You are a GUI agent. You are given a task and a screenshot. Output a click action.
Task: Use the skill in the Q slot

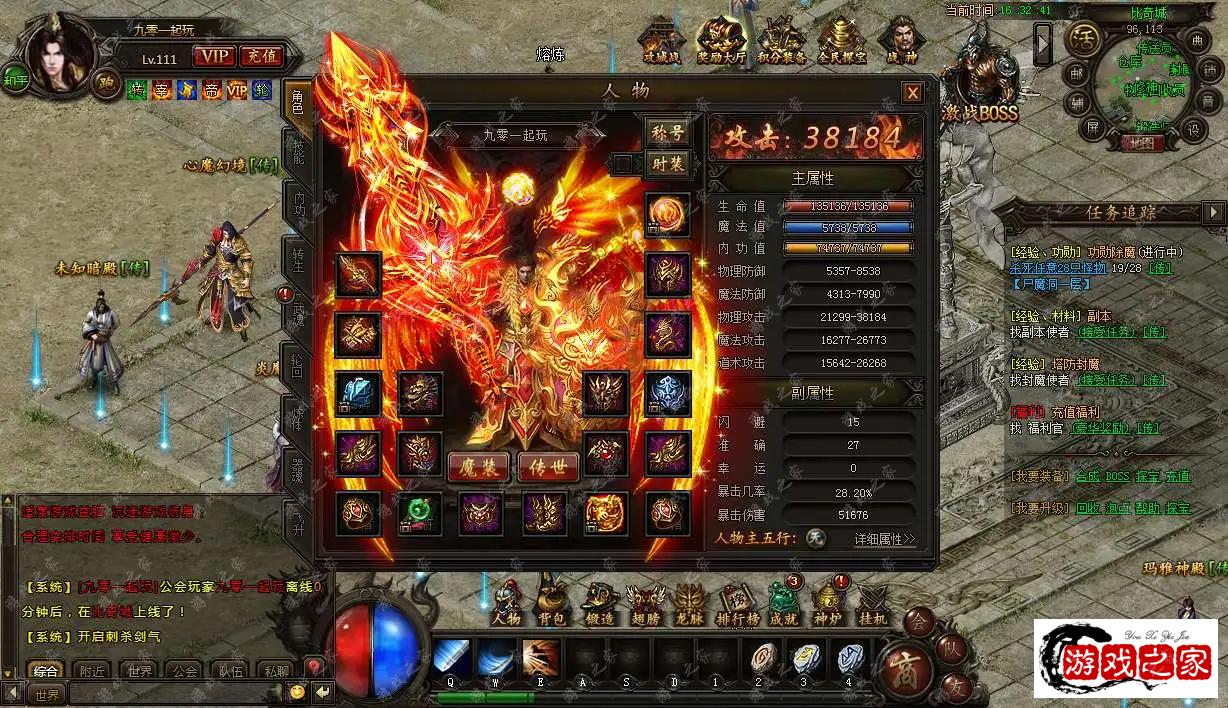pyautogui.click(x=452, y=659)
